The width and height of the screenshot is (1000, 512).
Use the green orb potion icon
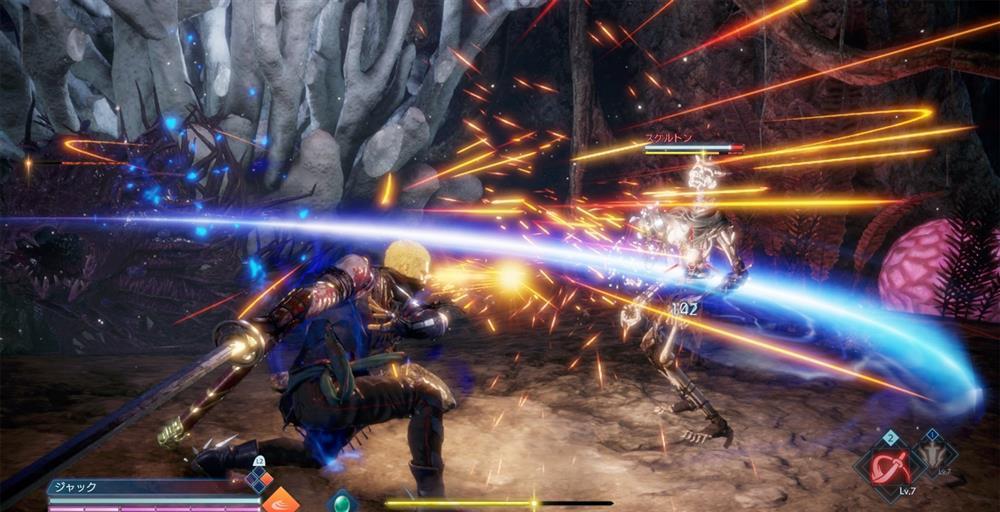click(342, 500)
